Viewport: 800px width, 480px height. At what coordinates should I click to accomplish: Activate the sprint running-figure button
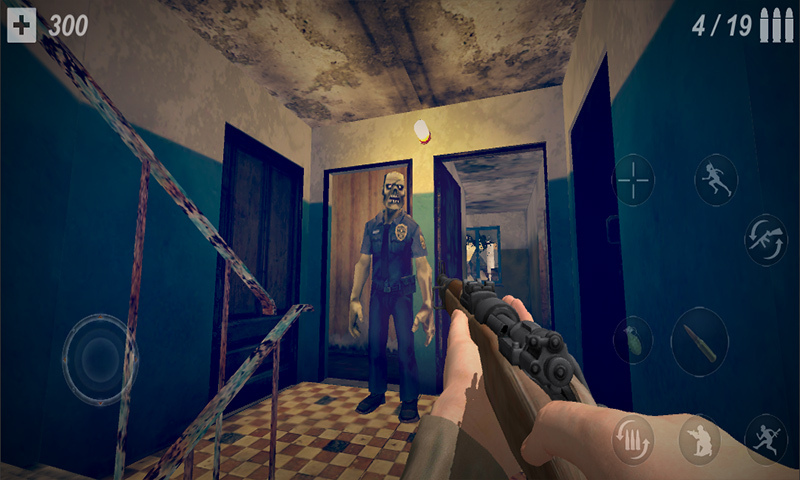coord(716,180)
